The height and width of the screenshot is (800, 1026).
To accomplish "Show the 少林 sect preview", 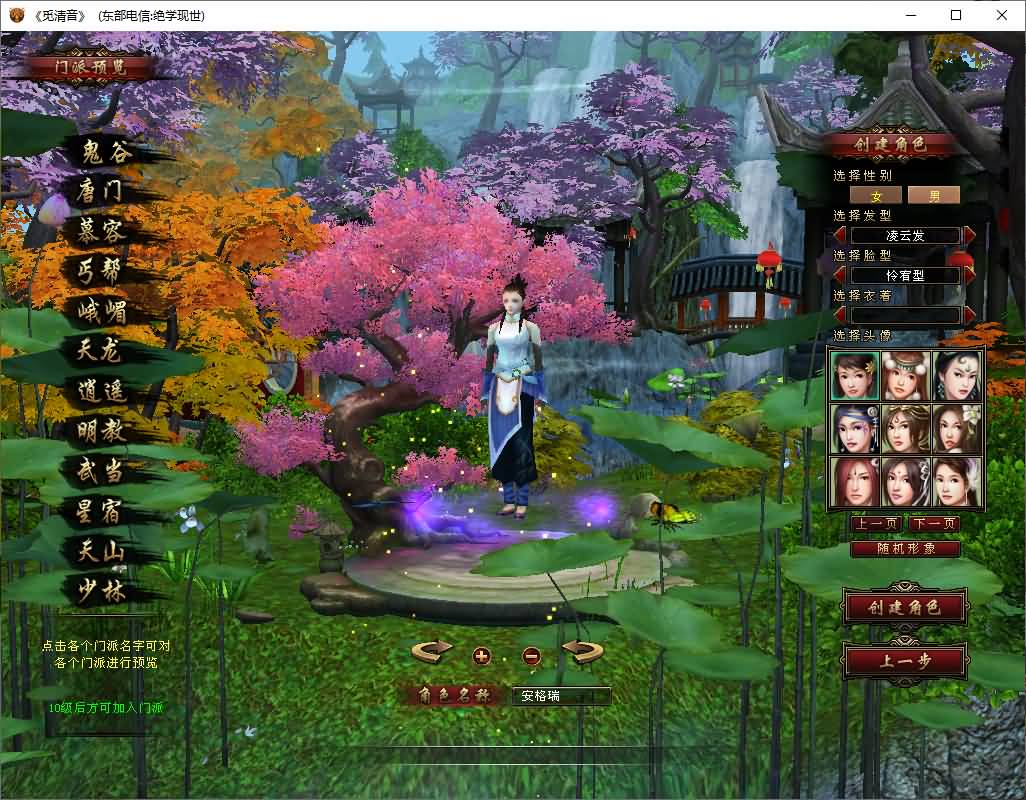I will click(x=103, y=590).
